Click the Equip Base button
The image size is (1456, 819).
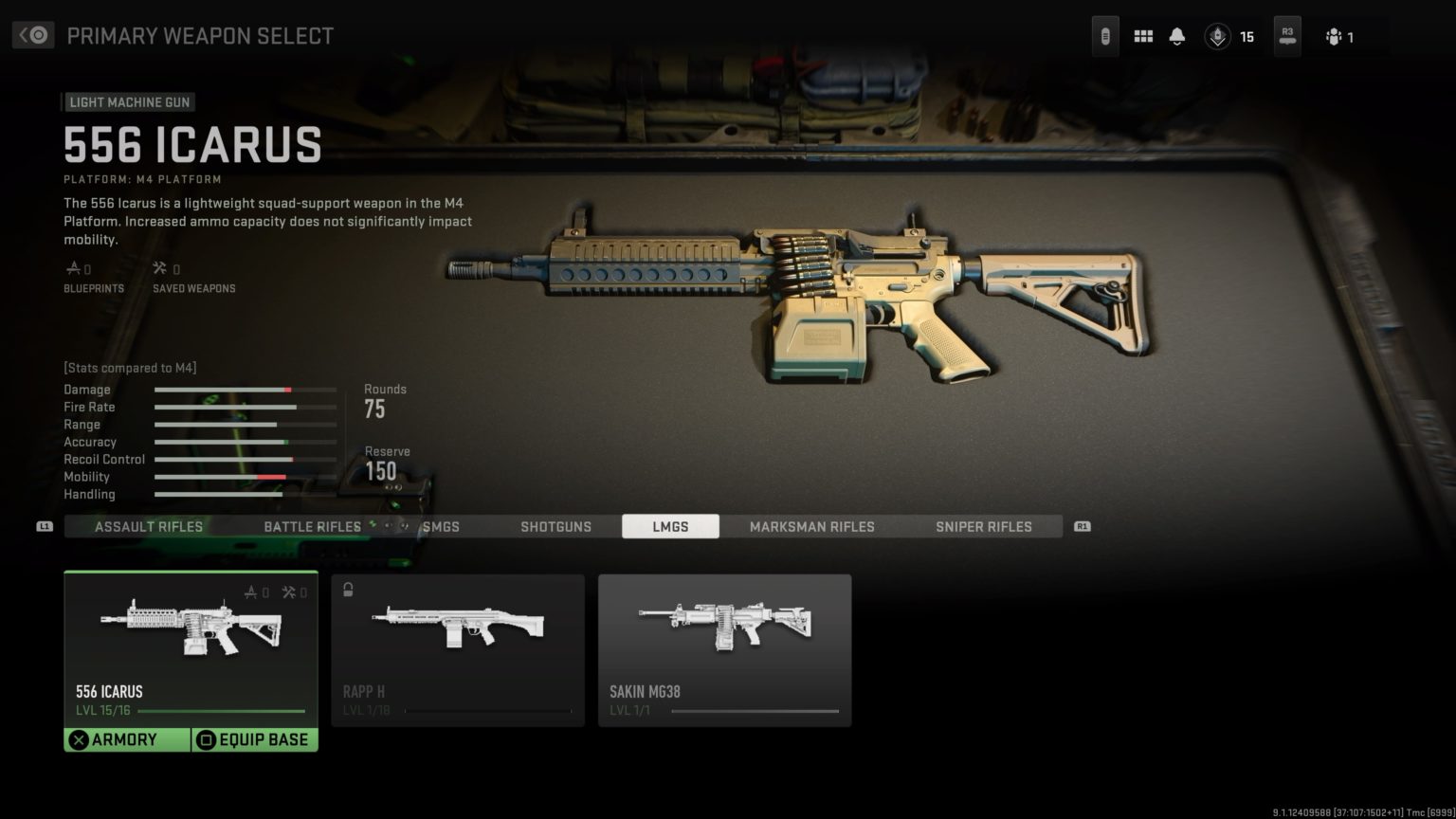click(x=253, y=739)
